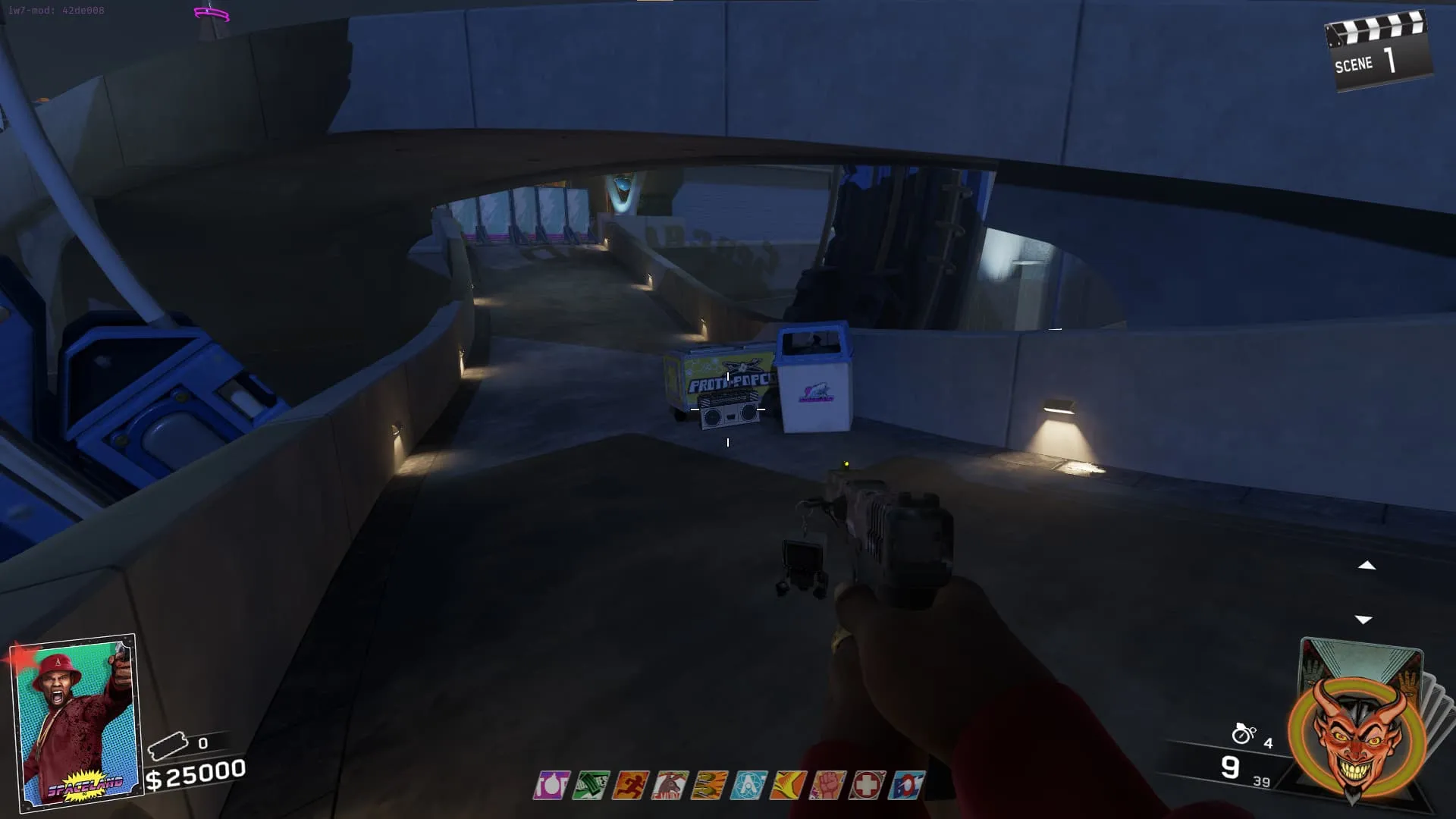Click the downward white arrow indicator
Image resolution: width=1456 pixels, height=819 pixels.
tap(1363, 620)
